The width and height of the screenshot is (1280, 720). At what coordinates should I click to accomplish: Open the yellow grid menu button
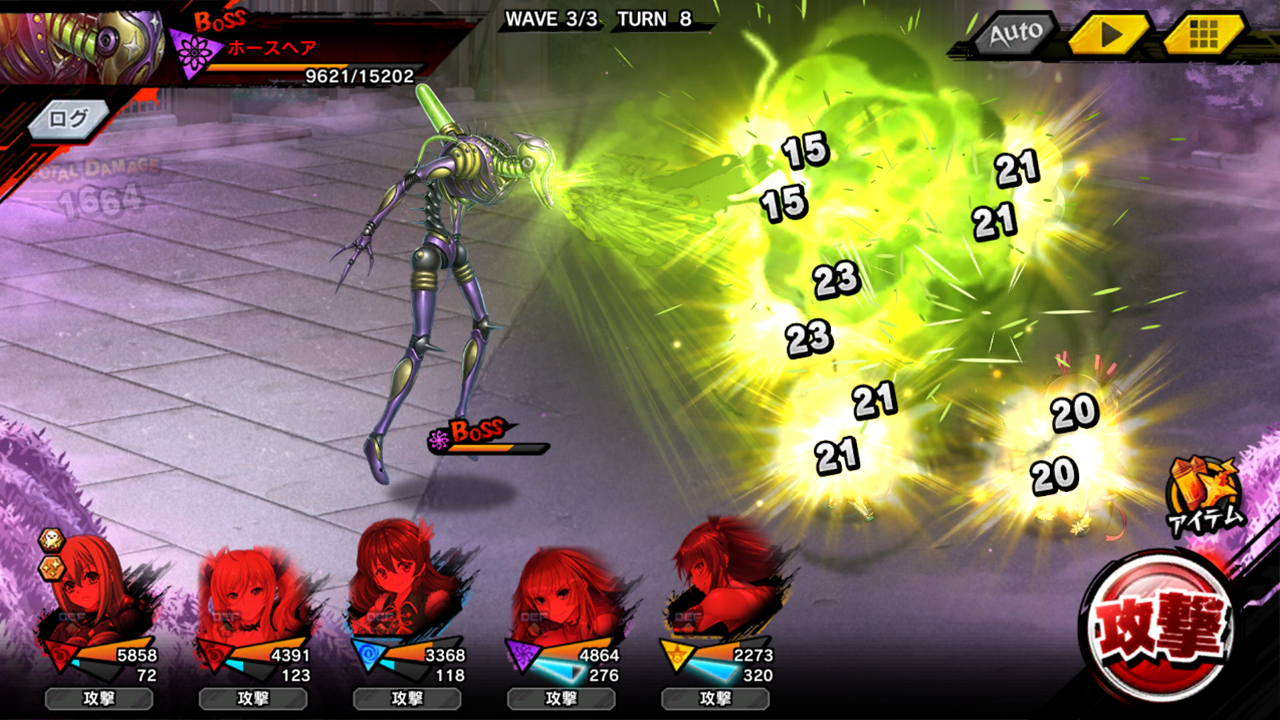1202,34
